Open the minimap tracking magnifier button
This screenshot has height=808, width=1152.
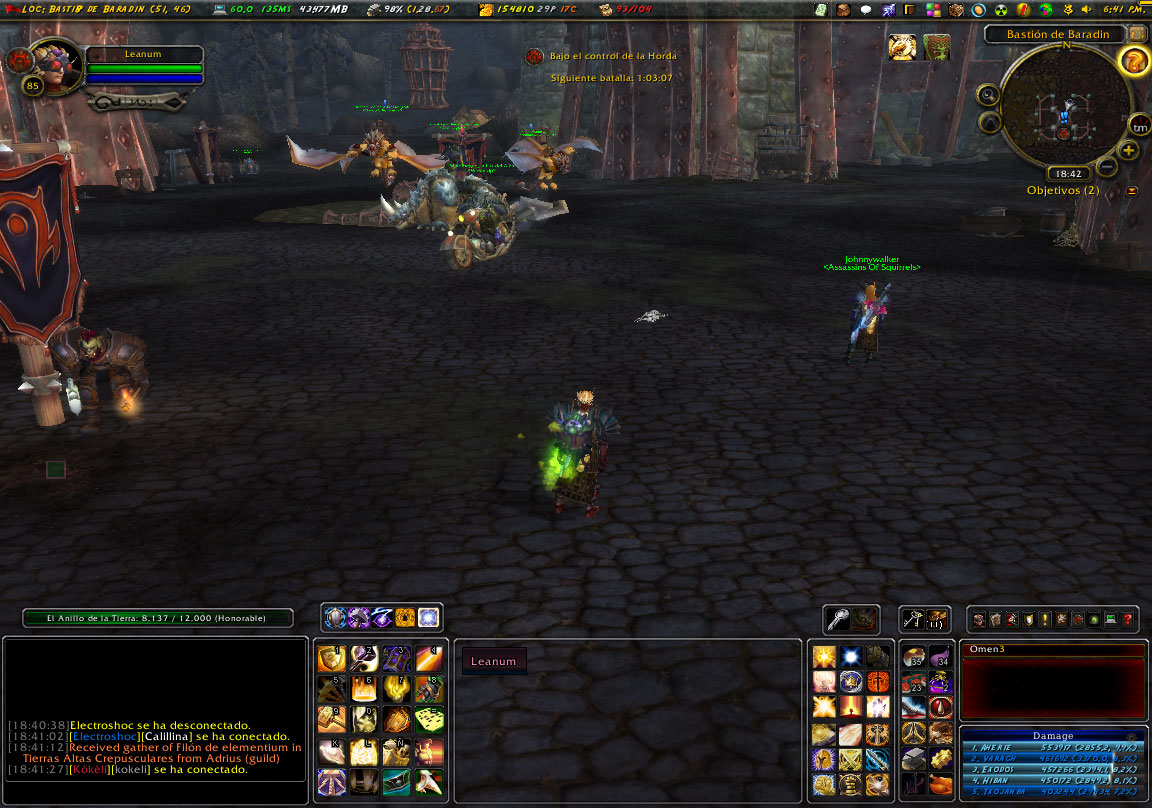[989, 96]
